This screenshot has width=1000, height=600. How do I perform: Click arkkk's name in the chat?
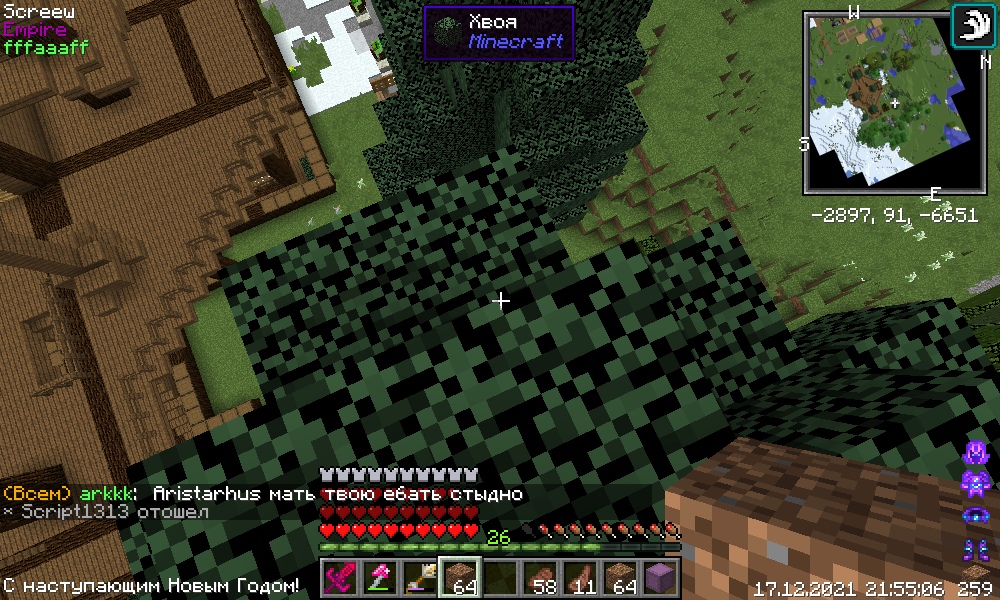103,494
